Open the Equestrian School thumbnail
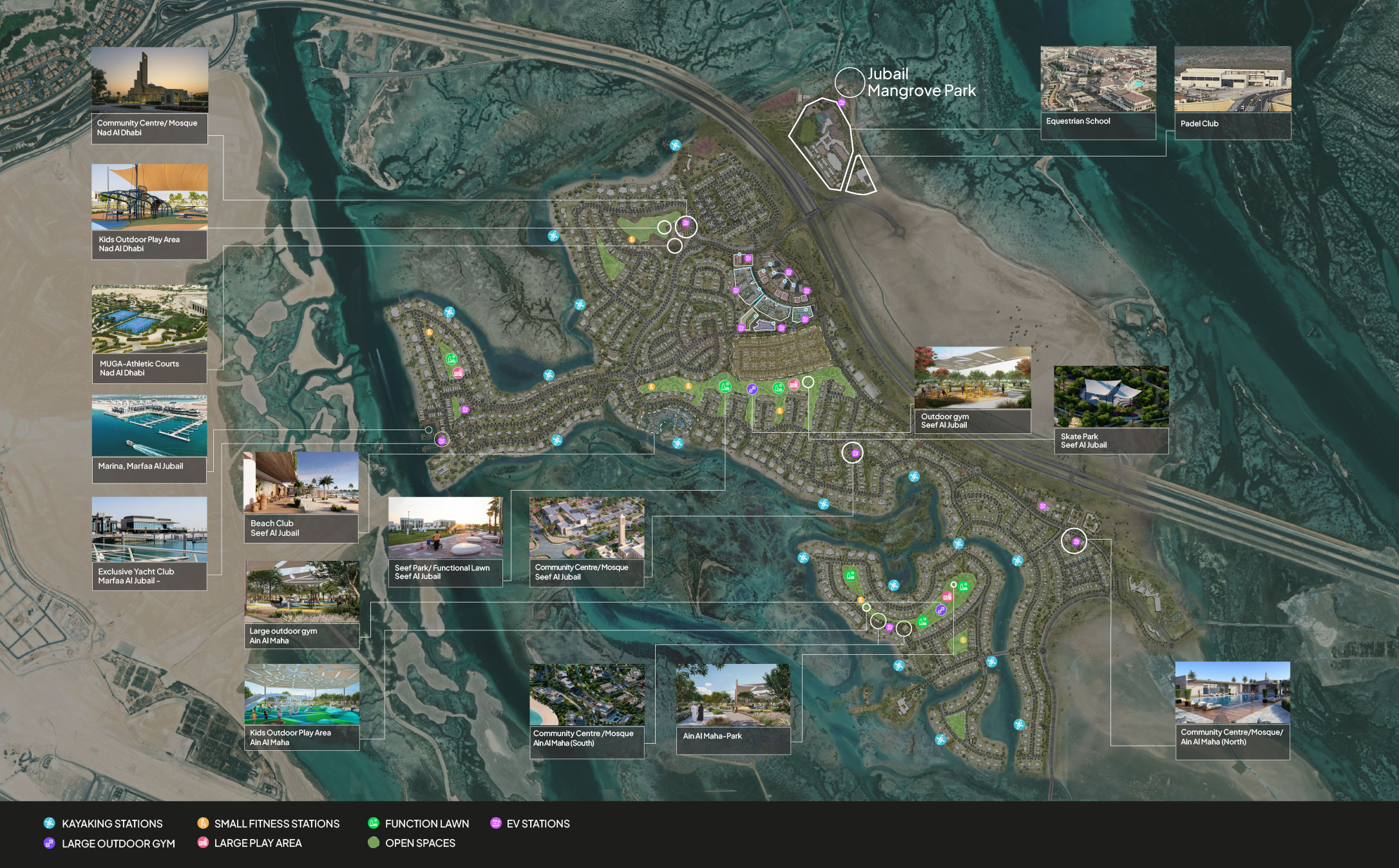This screenshot has width=1399, height=868. [x=1098, y=79]
